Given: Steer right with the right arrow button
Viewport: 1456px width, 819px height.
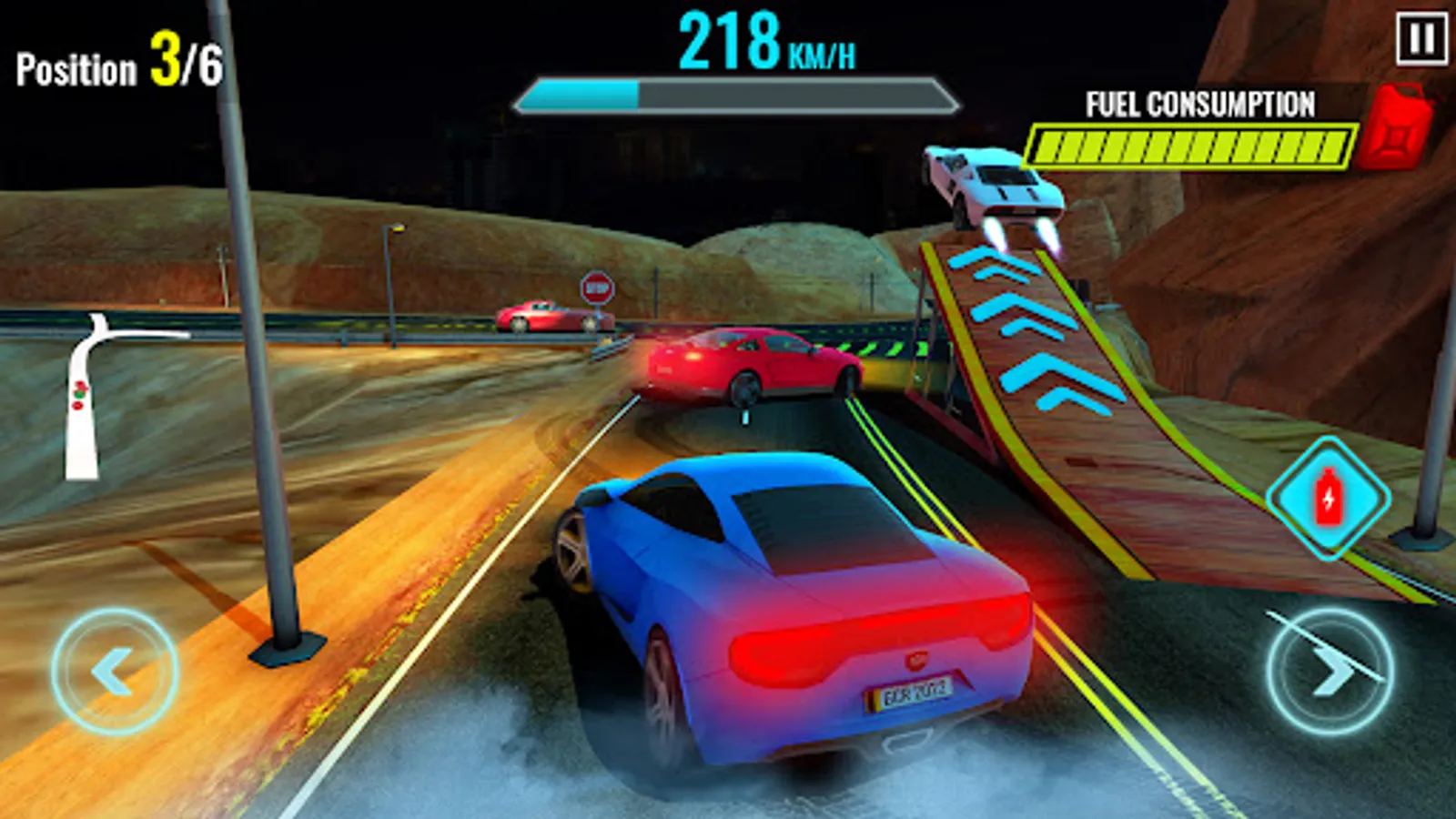Looking at the screenshot, I should [1330, 672].
